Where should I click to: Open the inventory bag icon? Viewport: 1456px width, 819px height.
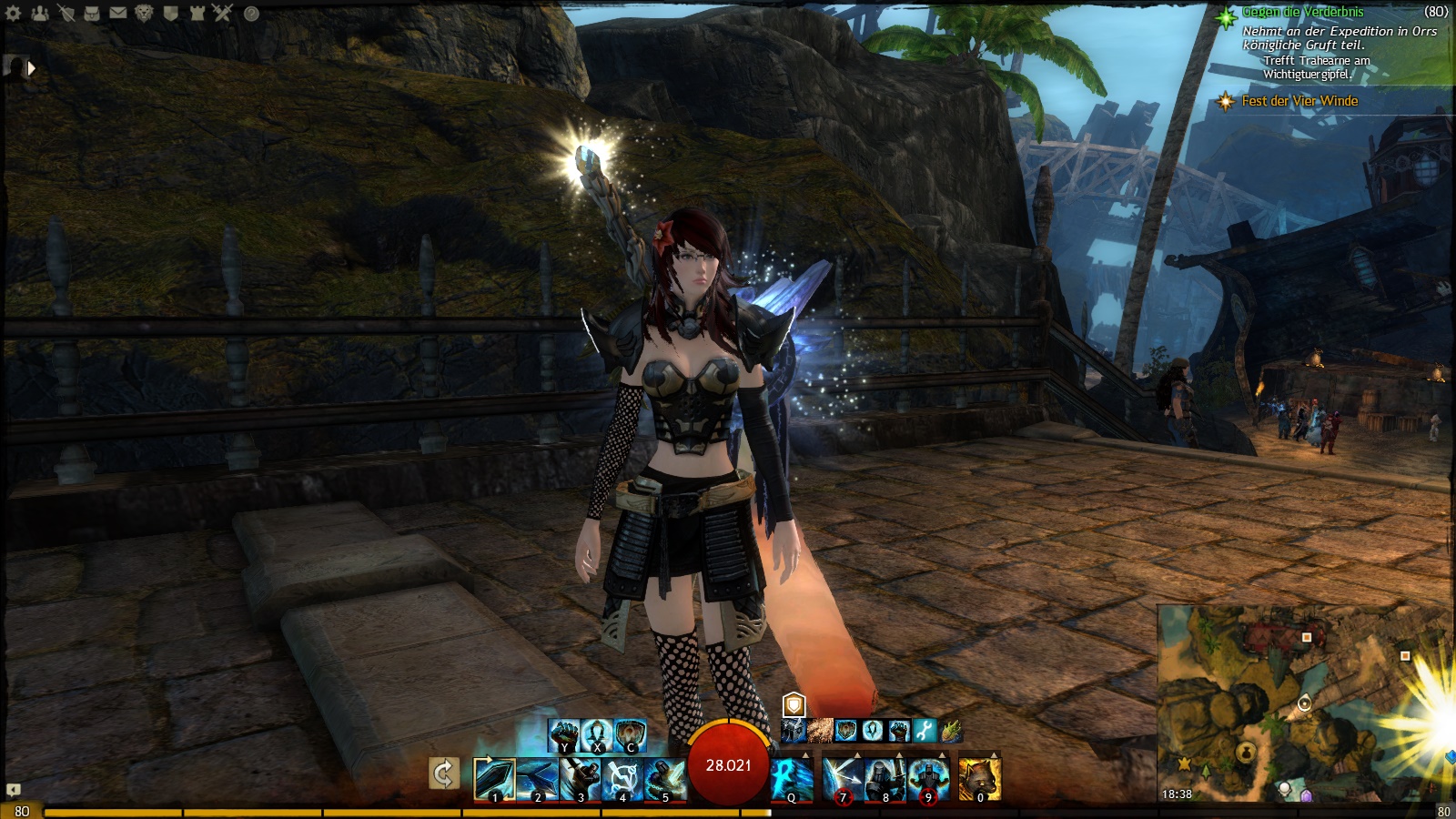(x=92, y=13)
